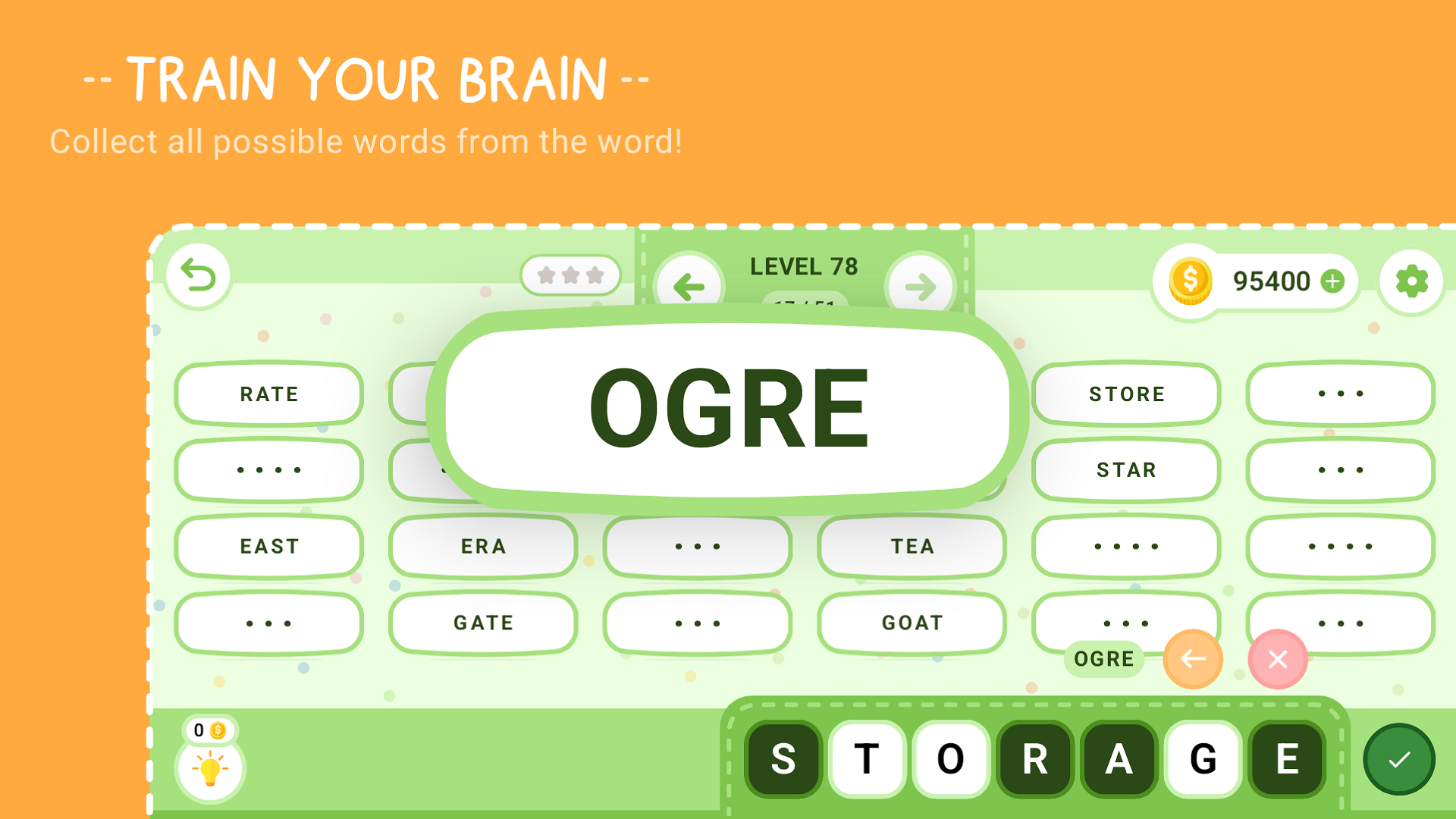Click the three-star rating display
1456x819 pixels.
tap(570, 275)
